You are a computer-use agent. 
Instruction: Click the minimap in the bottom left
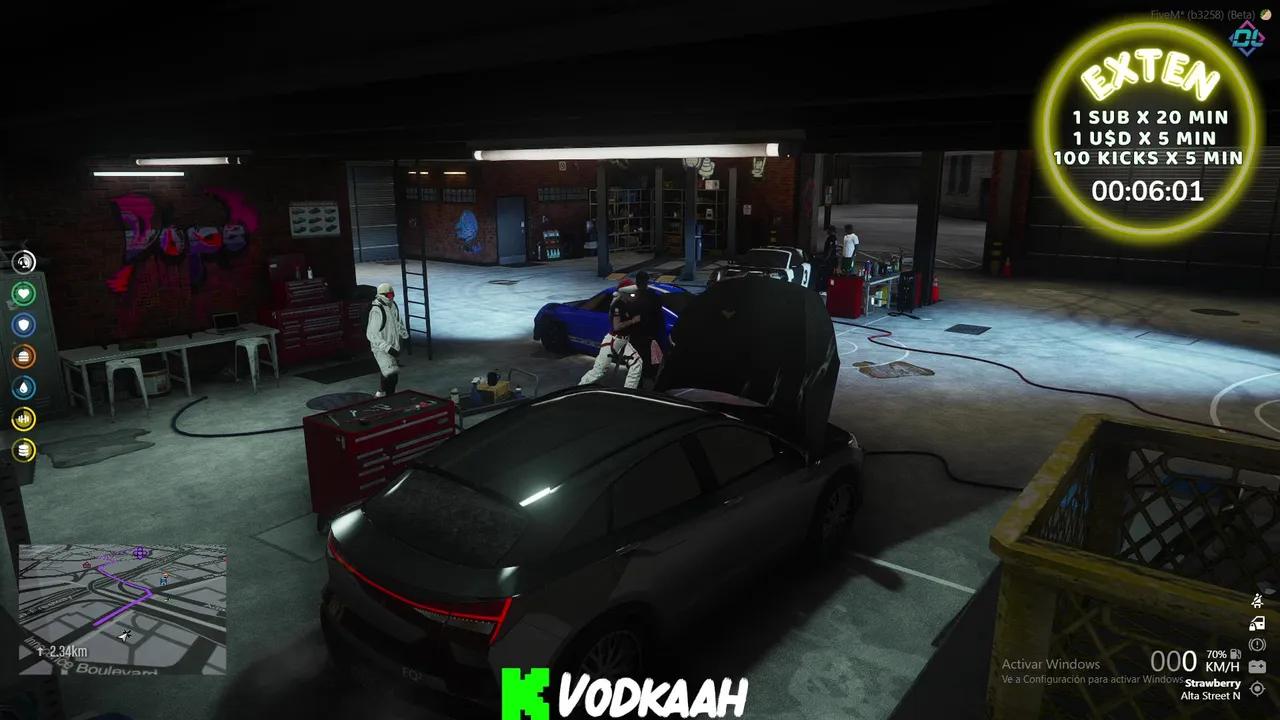(125, 600)
